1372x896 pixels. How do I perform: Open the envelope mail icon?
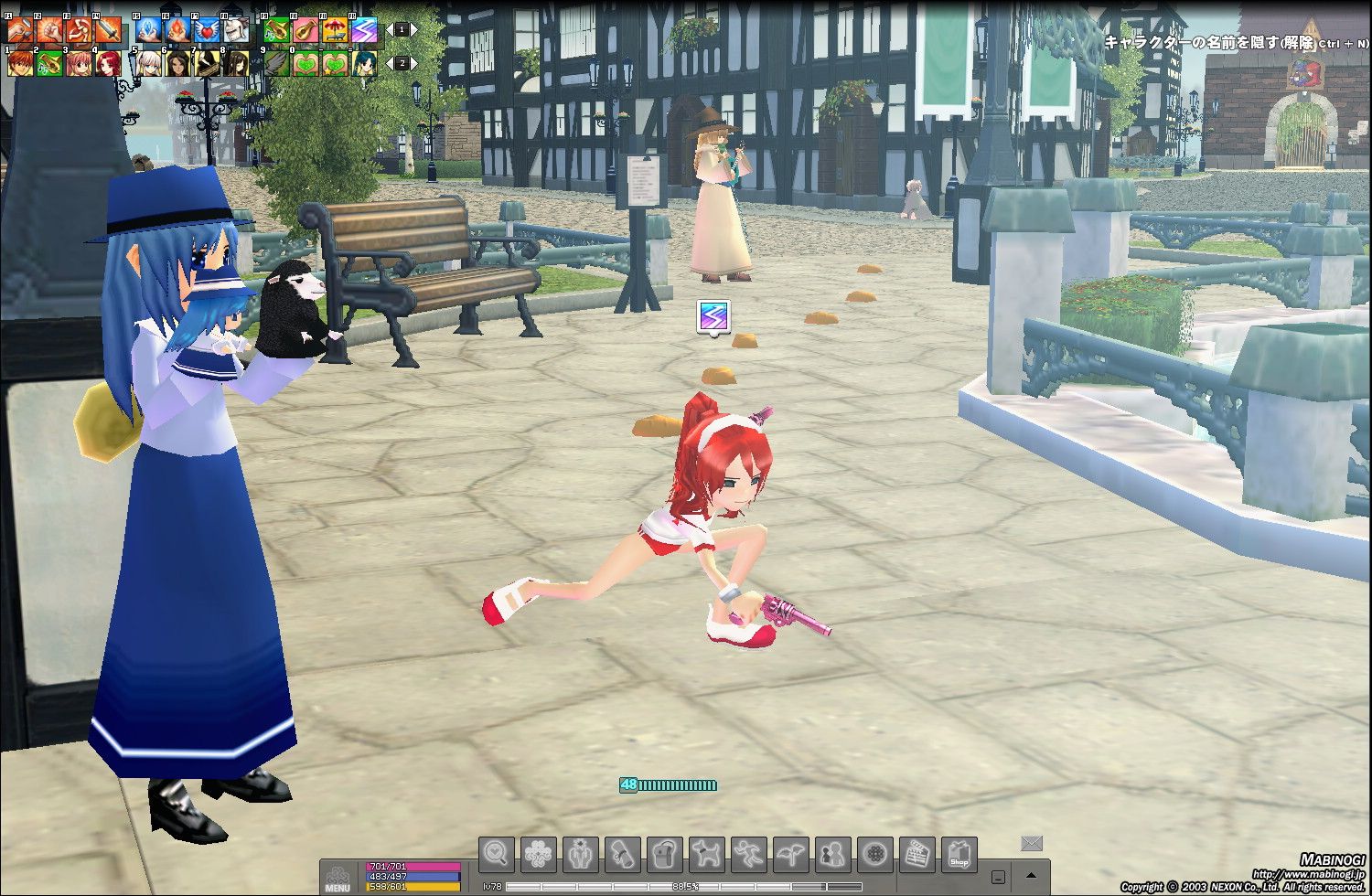pos(1032,842)
